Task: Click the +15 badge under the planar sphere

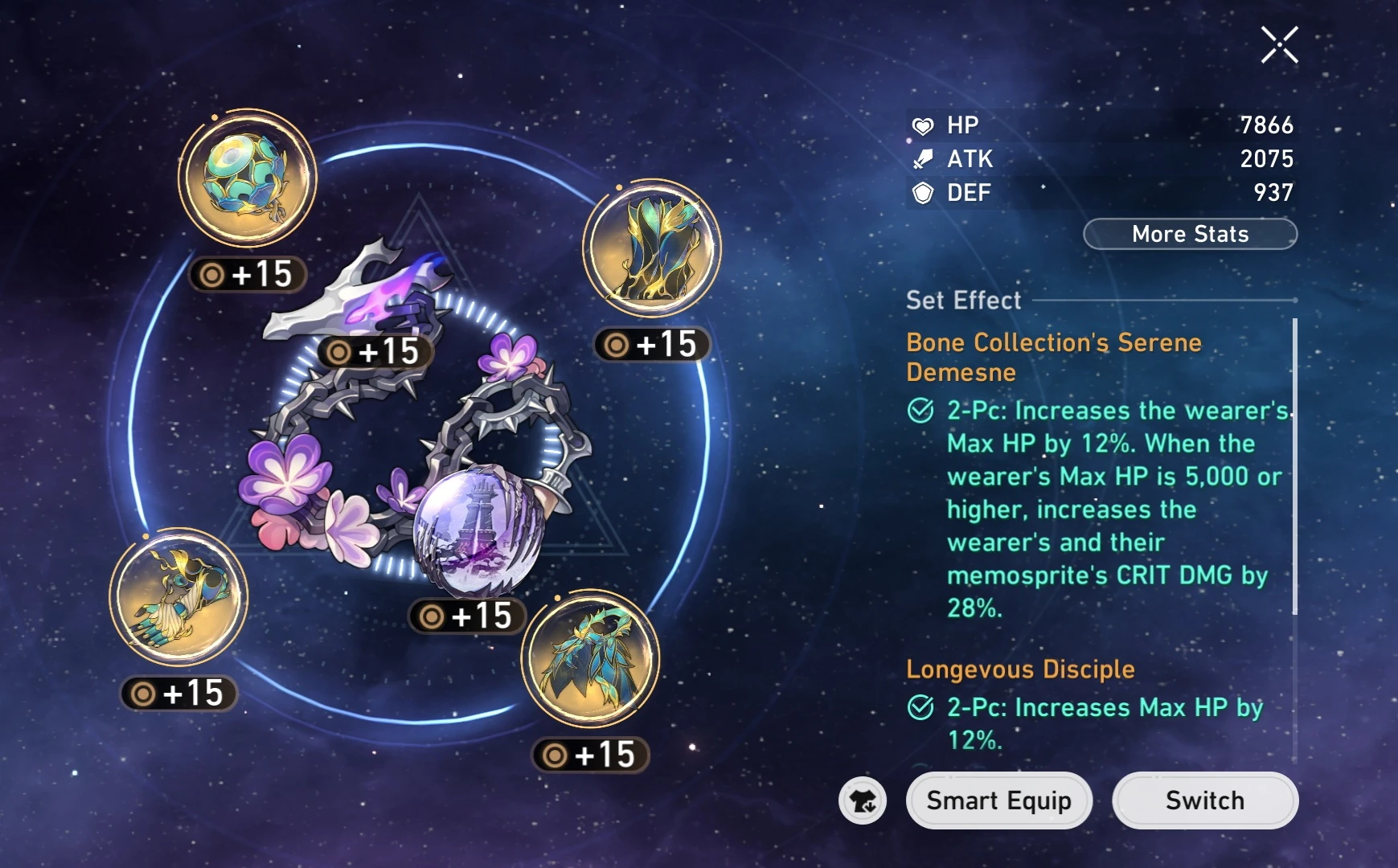Action: tap(468, 615)
